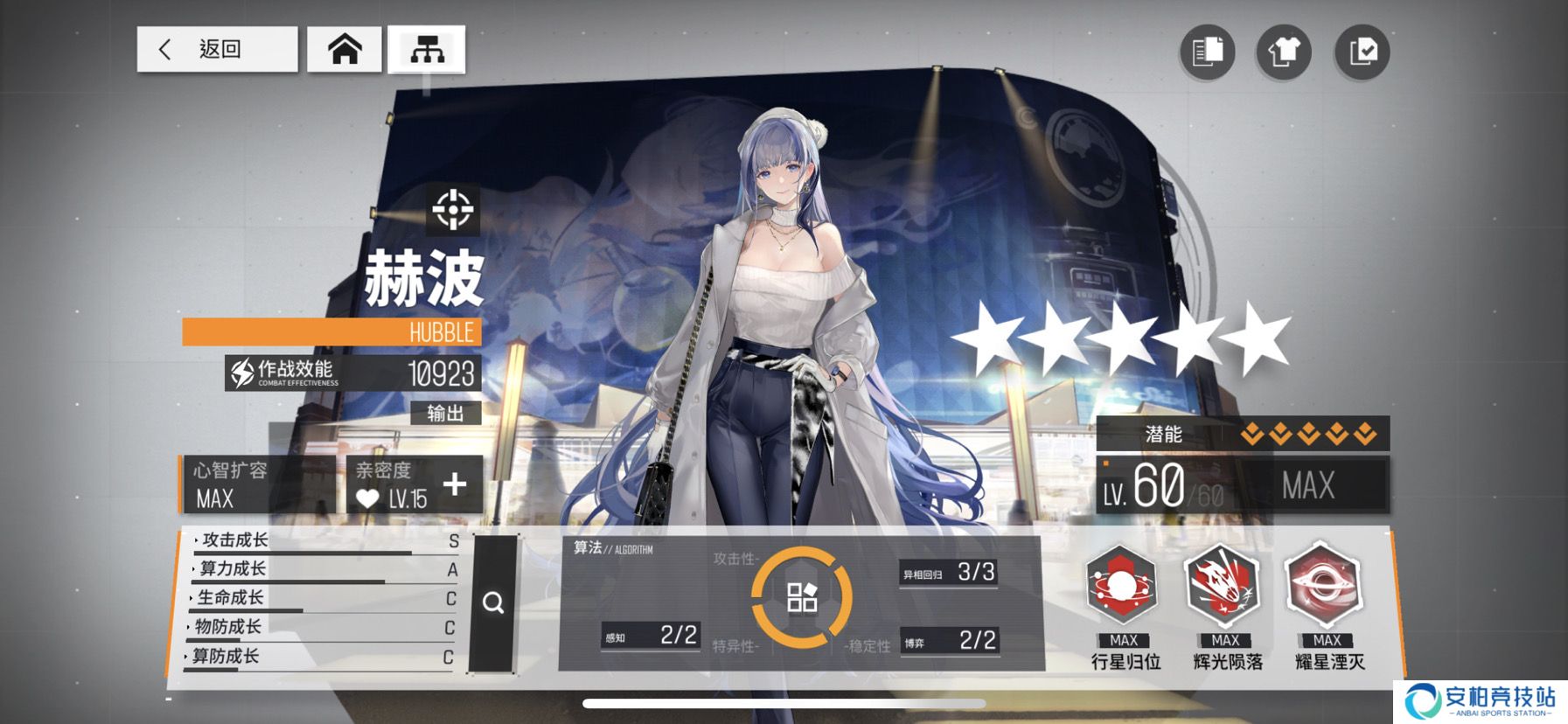Viewport: 1568px width, 724px height.
Task: Select the 行星归位 skill icon
Action: tap(1123, 586)
